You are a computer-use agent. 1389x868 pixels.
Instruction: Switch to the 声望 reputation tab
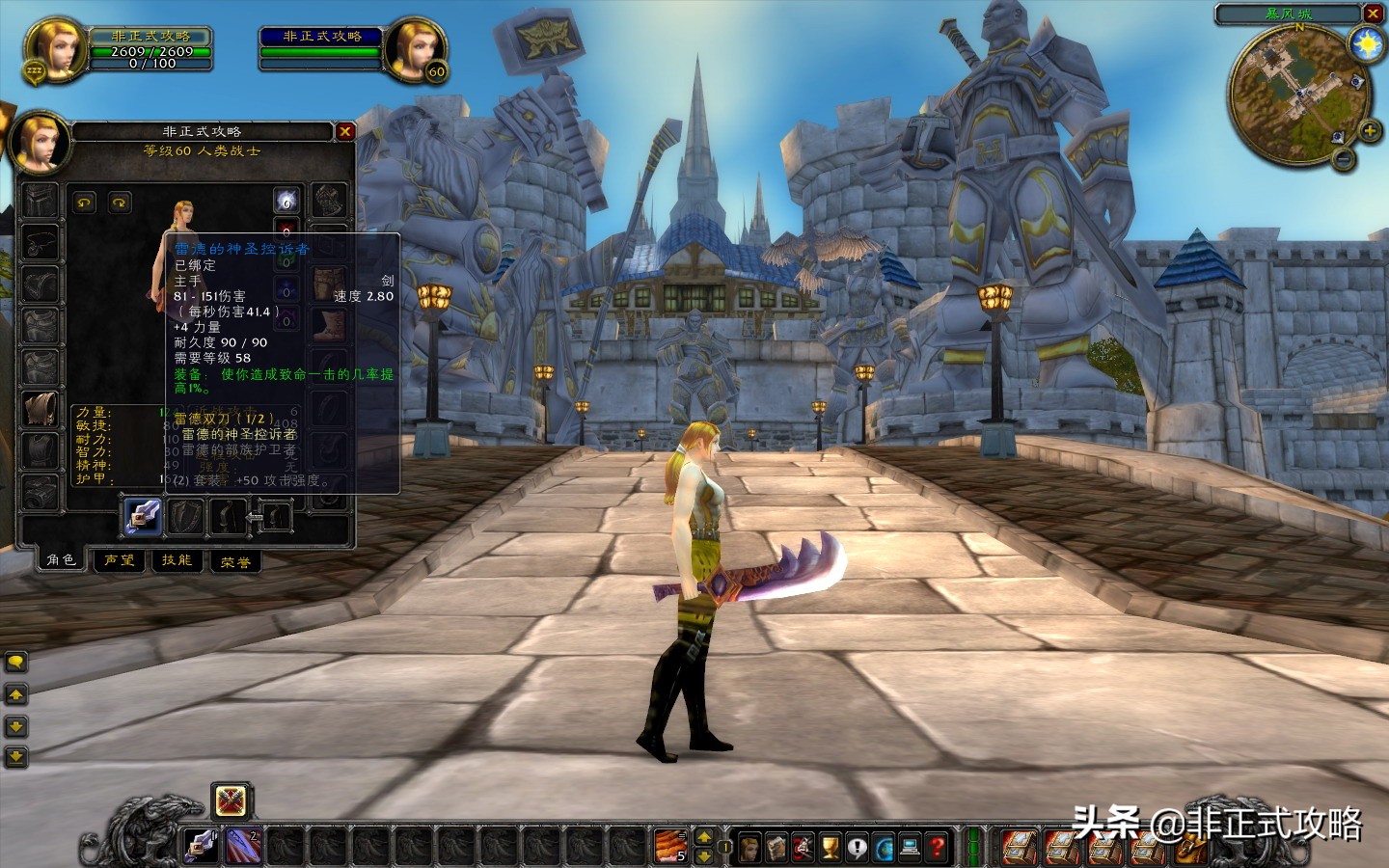tap(120, 560)
